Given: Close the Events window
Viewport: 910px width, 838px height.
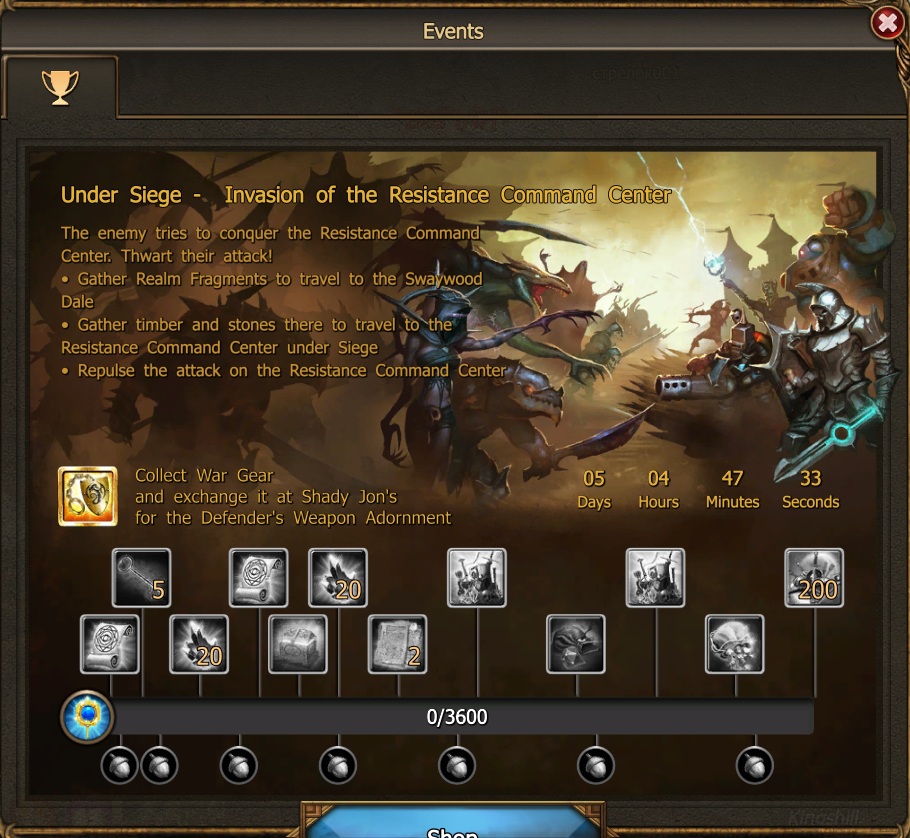Looking at the screenshot, I should click(887, 22).
